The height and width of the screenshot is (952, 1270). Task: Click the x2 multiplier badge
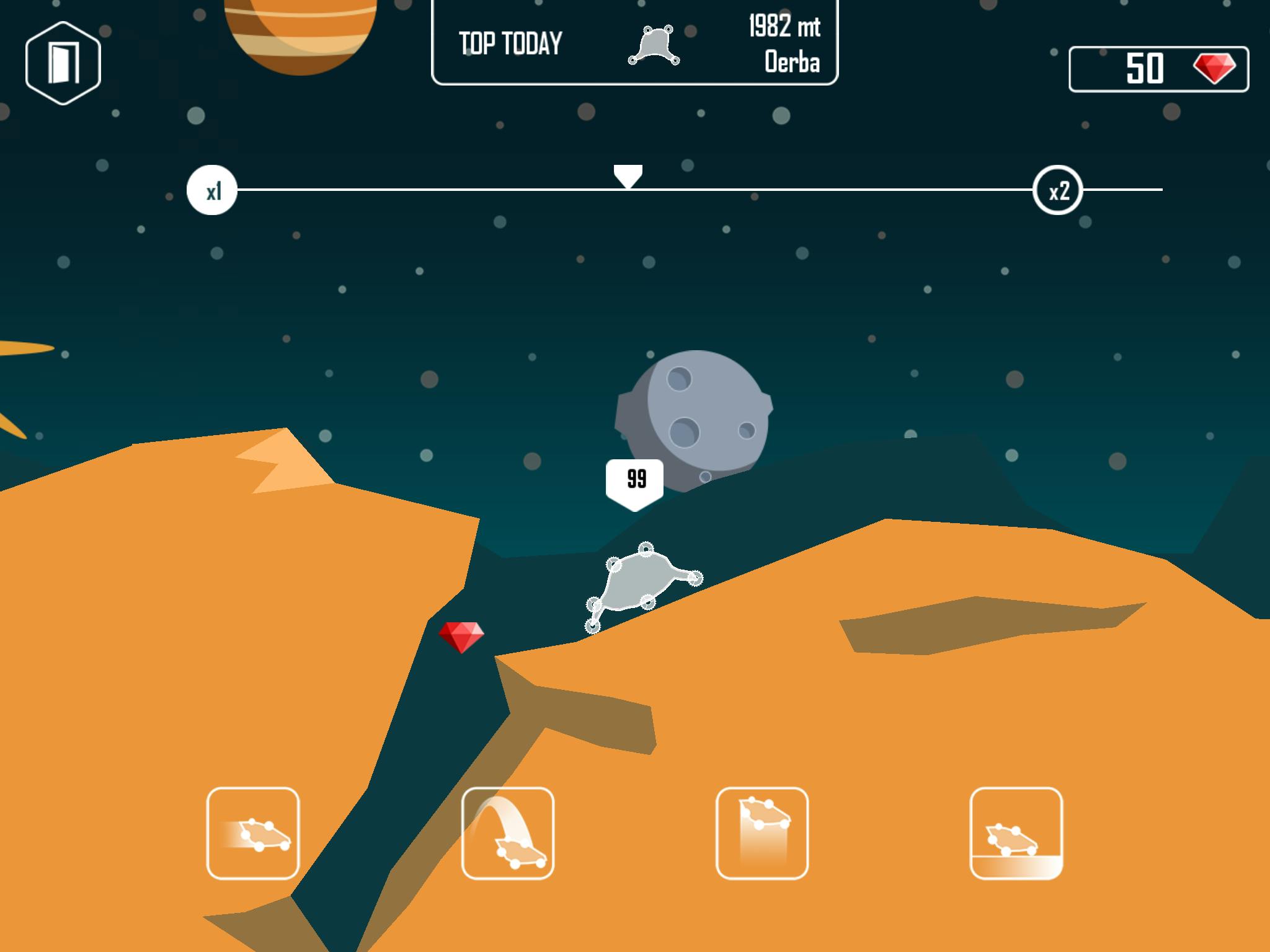tap(1057, 191)
